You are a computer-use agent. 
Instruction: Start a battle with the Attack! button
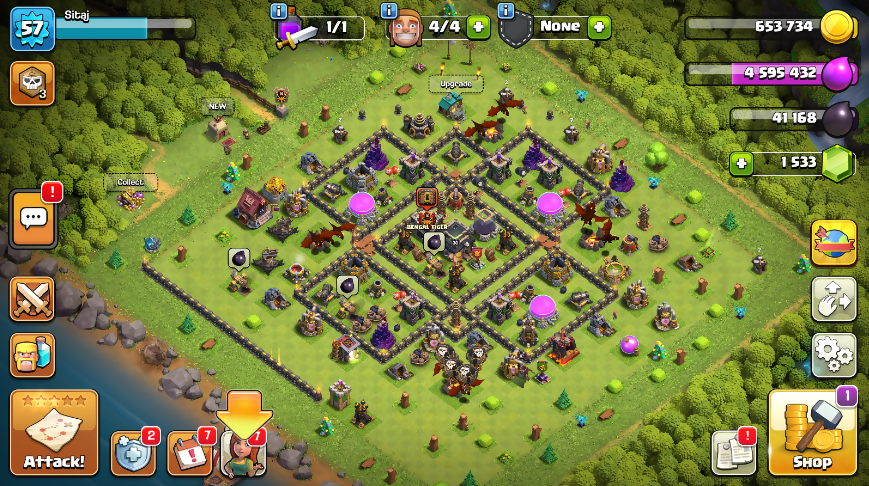pos(54,432)
